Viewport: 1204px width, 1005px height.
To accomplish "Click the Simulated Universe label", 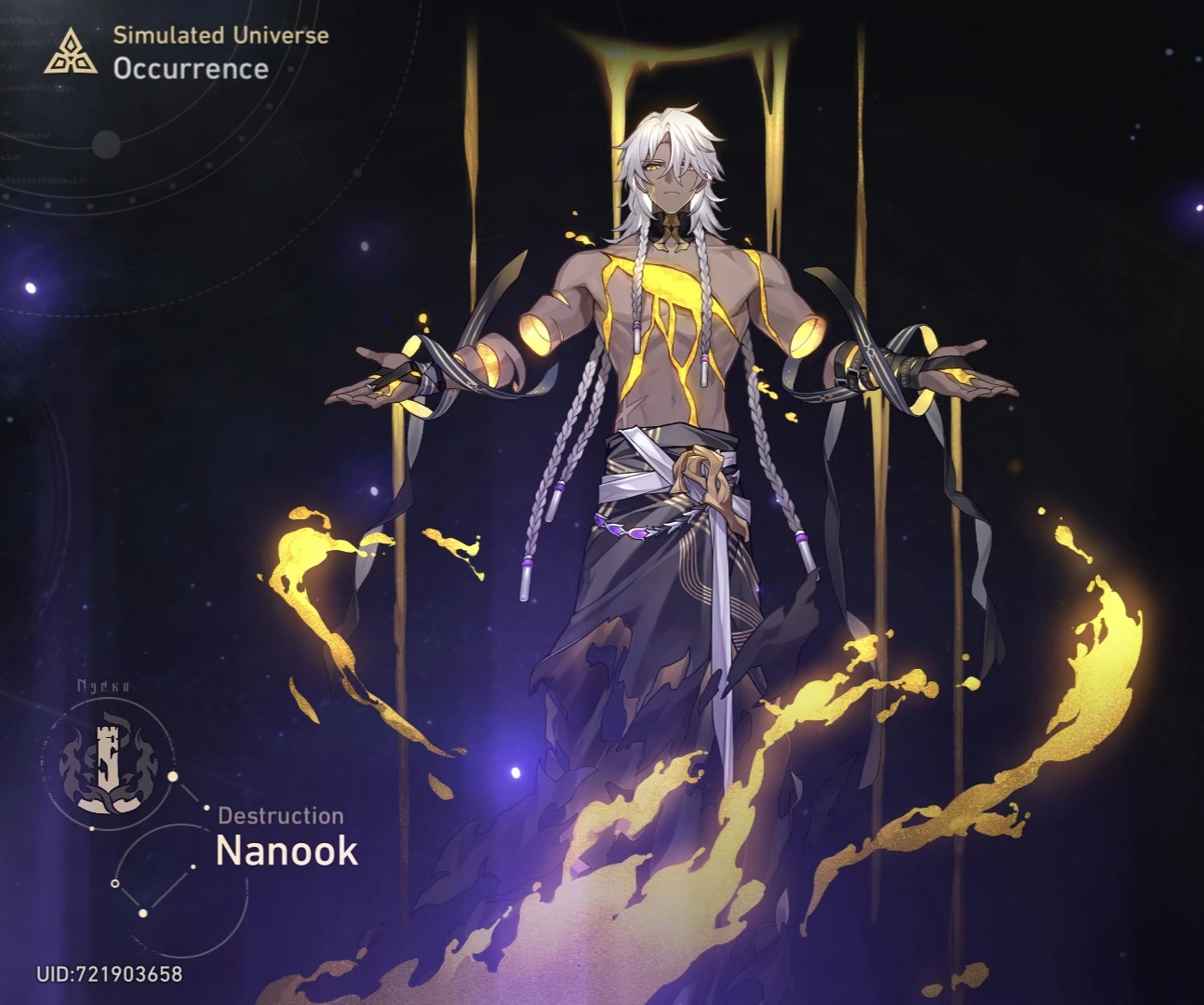I will [x=220, y=36].
